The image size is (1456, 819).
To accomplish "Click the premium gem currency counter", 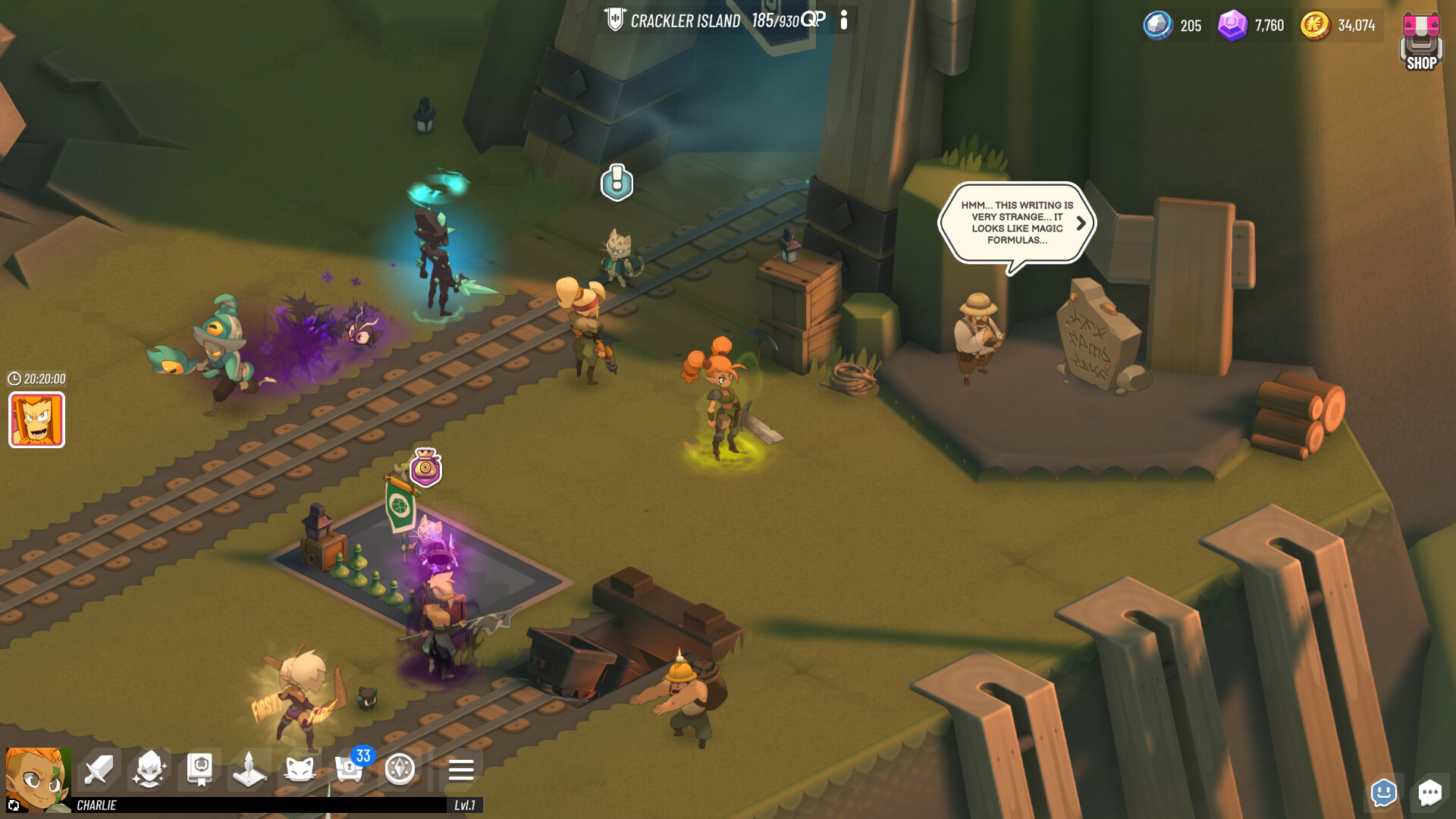I will click(x=1250, y=25).
